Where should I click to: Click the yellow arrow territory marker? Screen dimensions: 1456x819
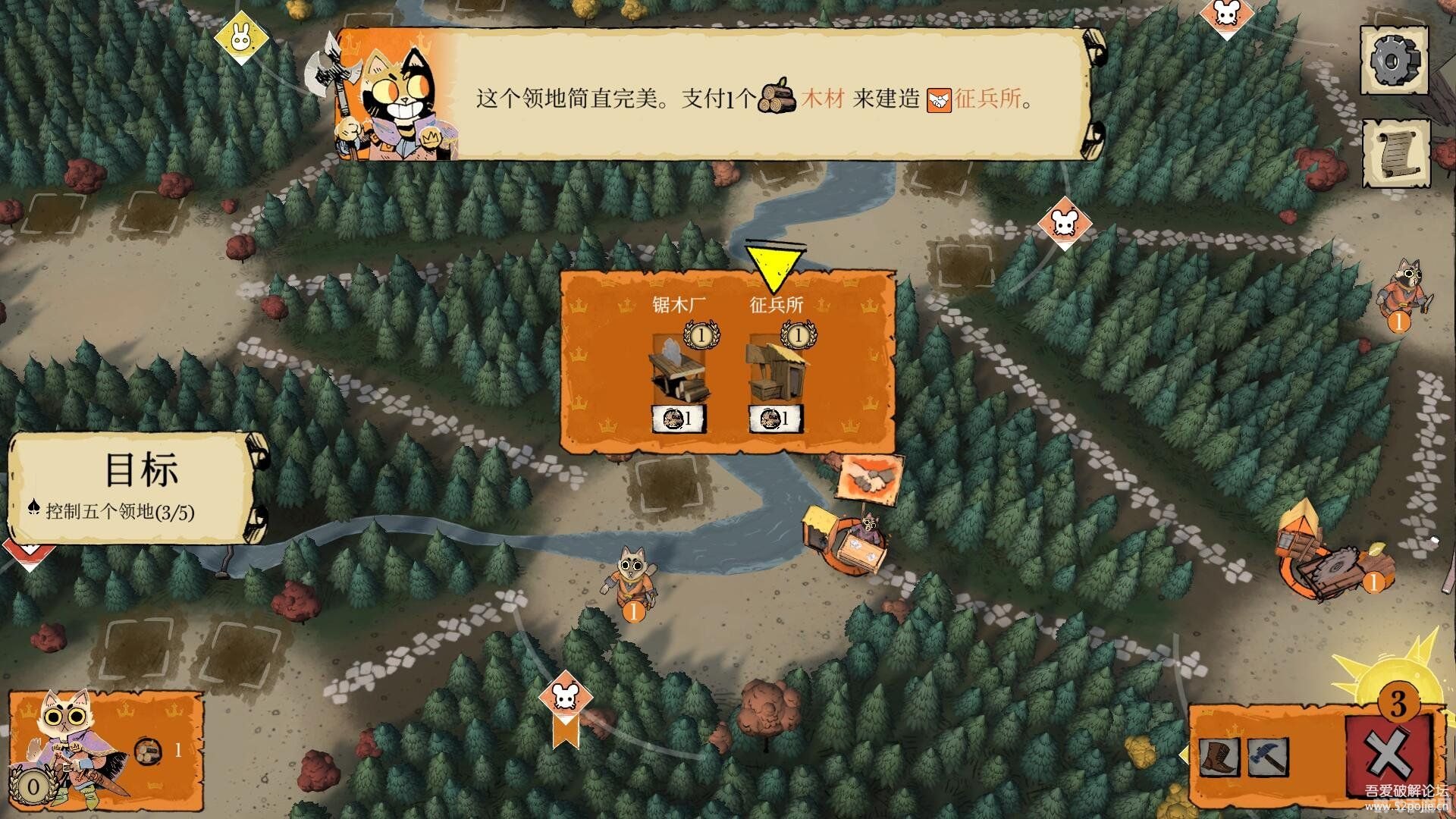(775, 262)
